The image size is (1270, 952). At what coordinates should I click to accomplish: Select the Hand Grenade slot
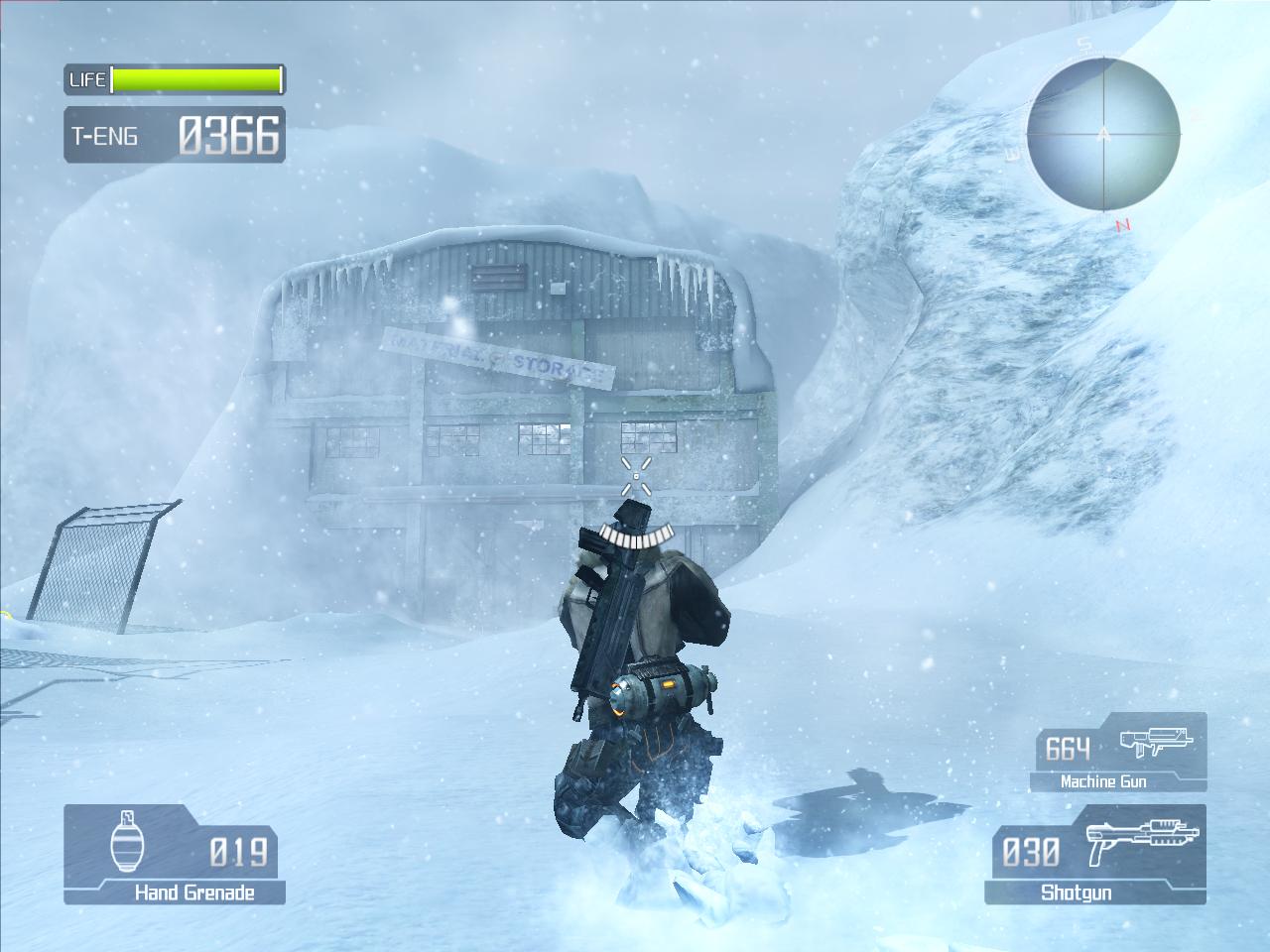point(175,854)
